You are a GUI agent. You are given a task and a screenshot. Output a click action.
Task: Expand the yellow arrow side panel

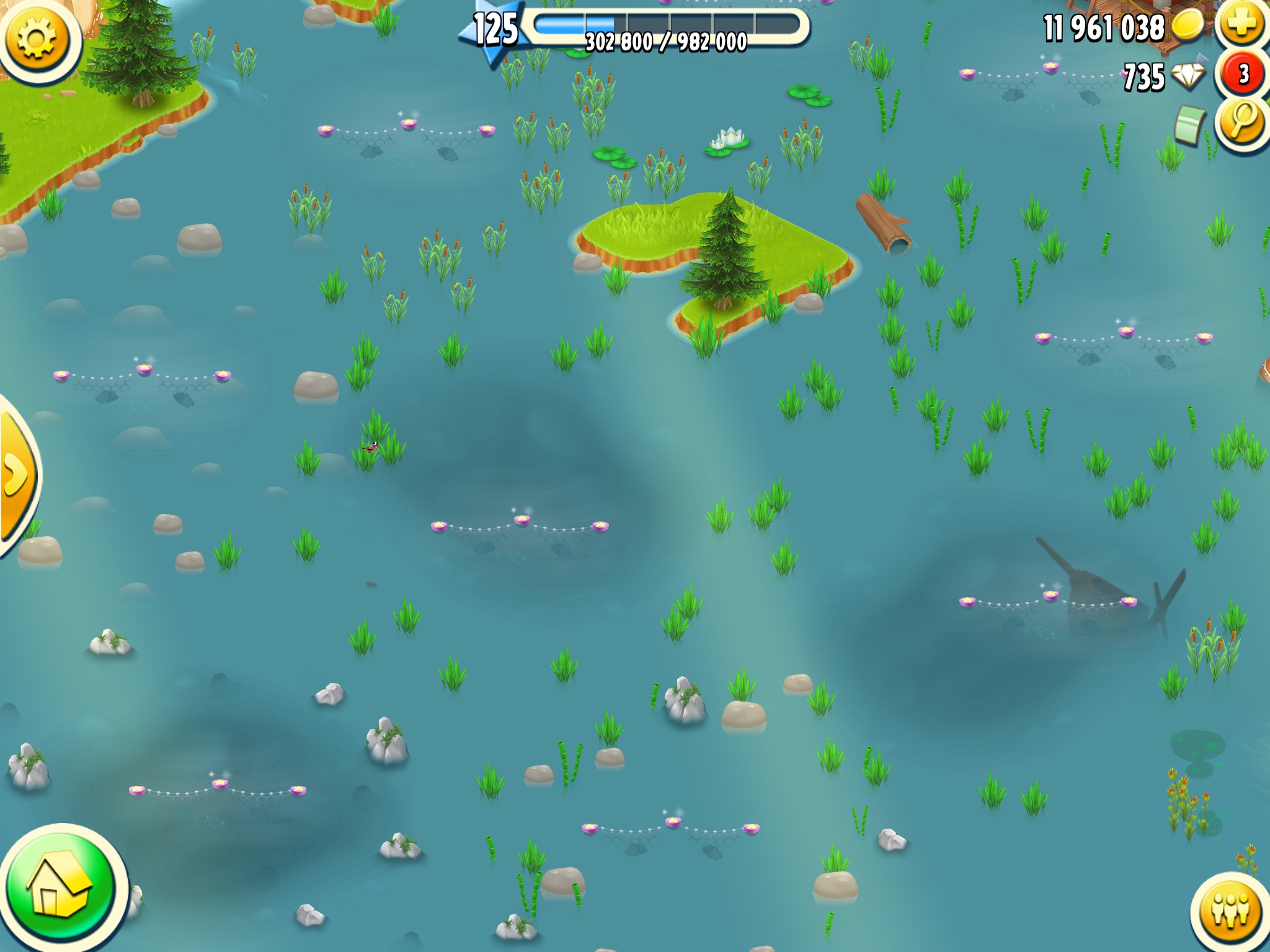(16, 475)
